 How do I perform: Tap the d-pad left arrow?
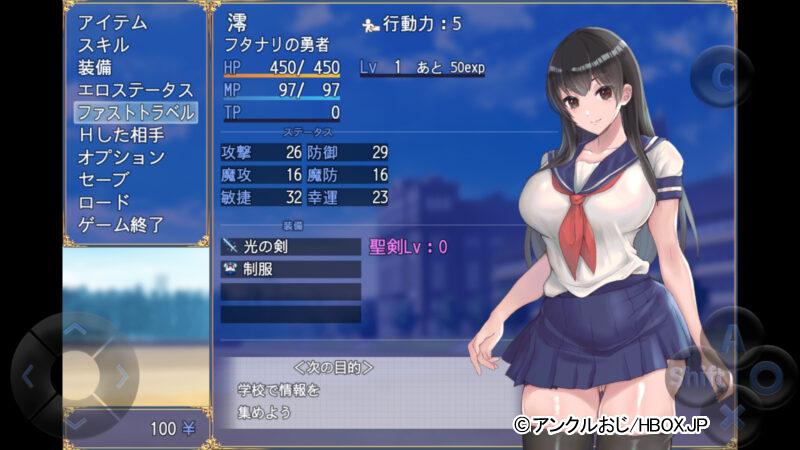pyautogui.click(x=28, y=376)
